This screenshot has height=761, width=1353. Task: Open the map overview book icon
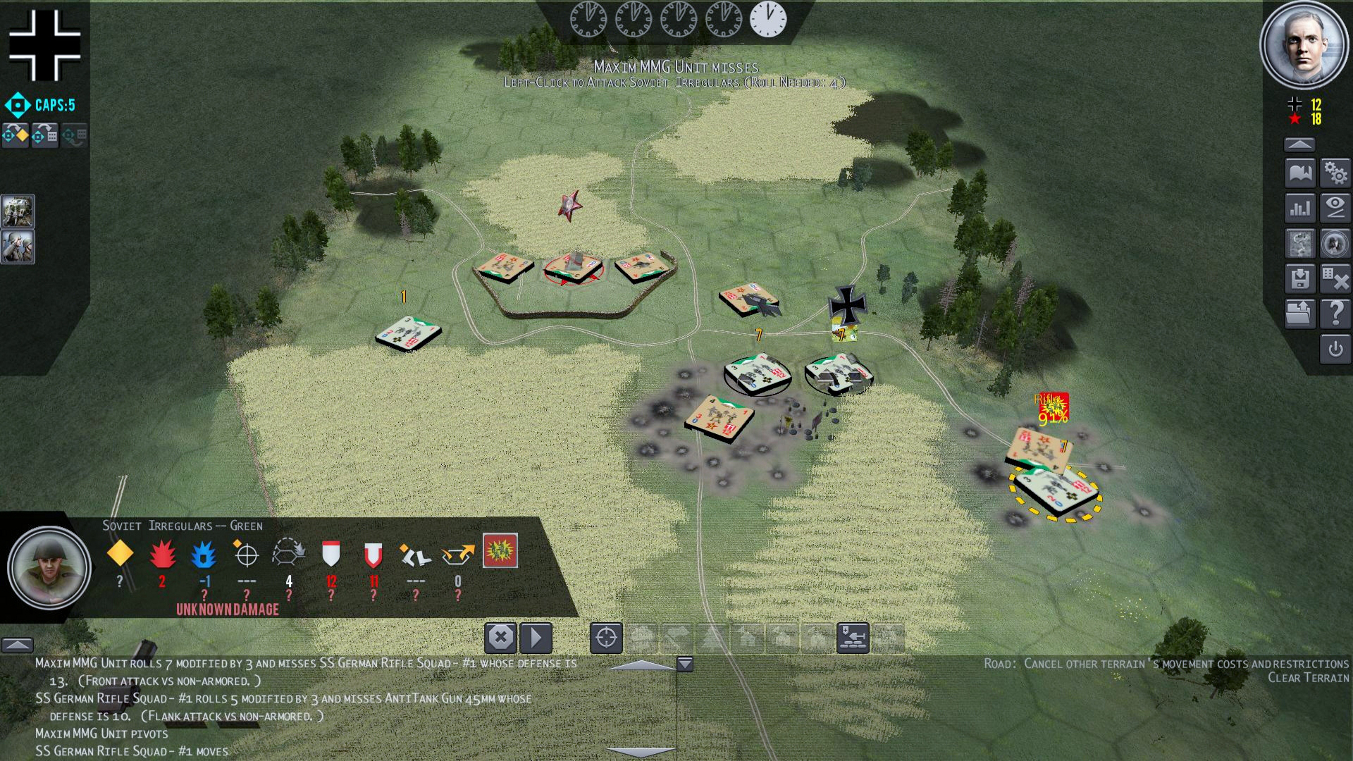[1300, 174]
